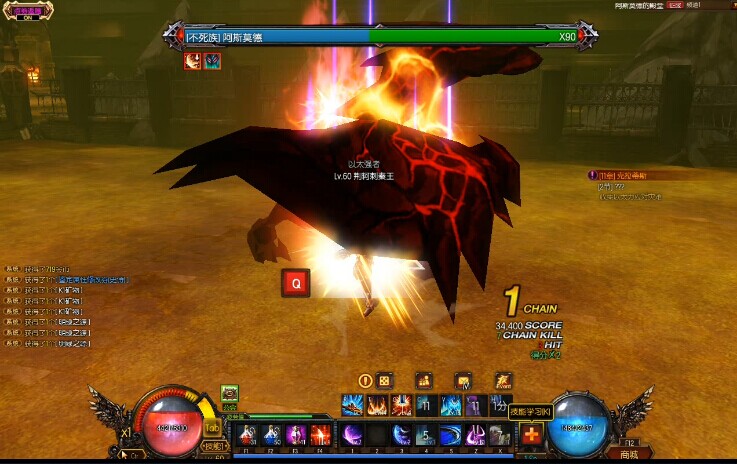
Task: Click the orange event icon above the skills
Action: [x=502, y=380]
